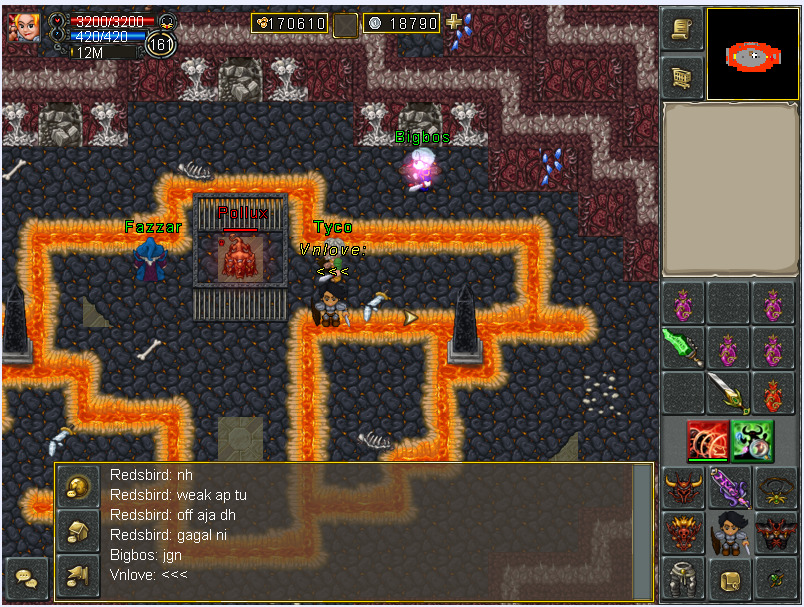Screen dimensions: 804x607
Task: Select the equipped grey trousers slot
Action: [682, 579]
